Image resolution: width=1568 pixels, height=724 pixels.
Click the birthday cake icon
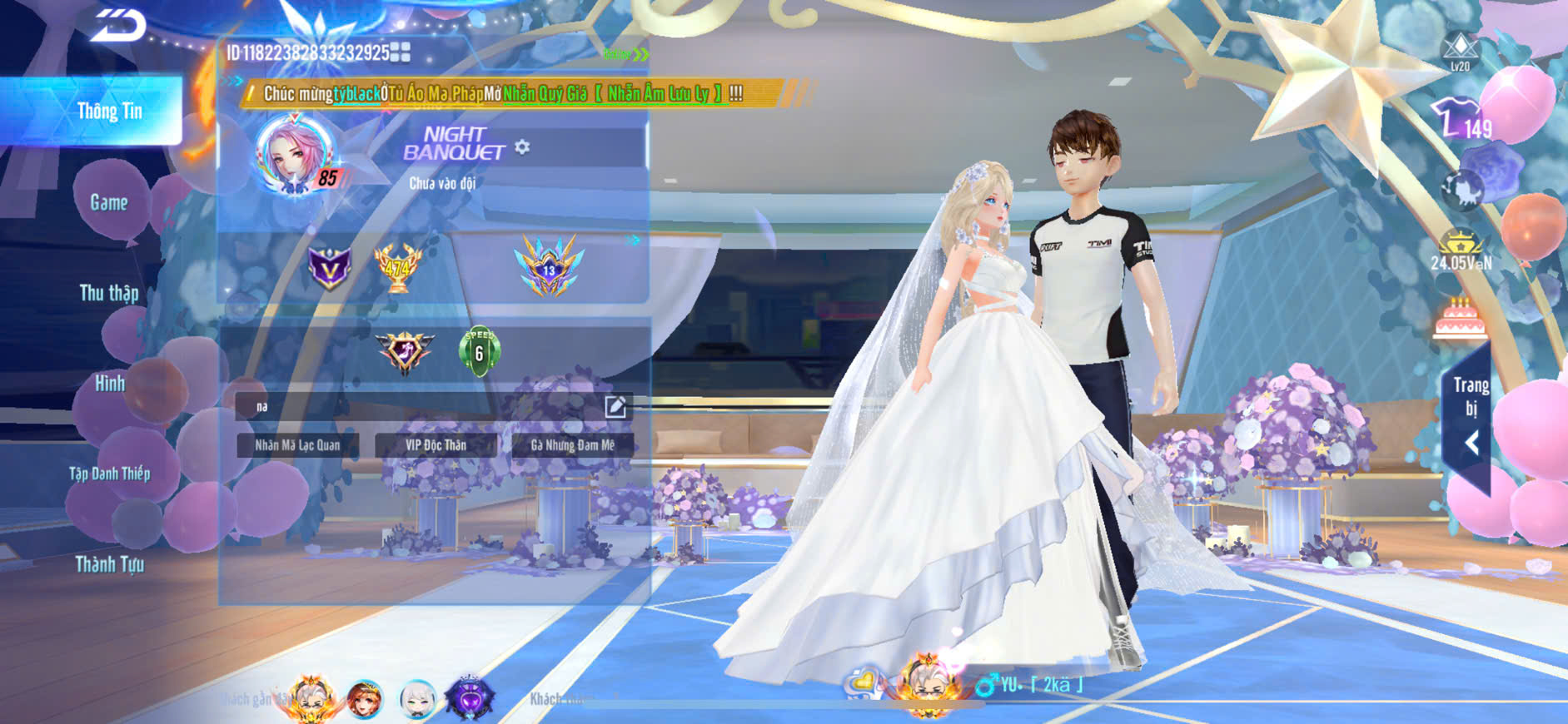[1460, 319]
